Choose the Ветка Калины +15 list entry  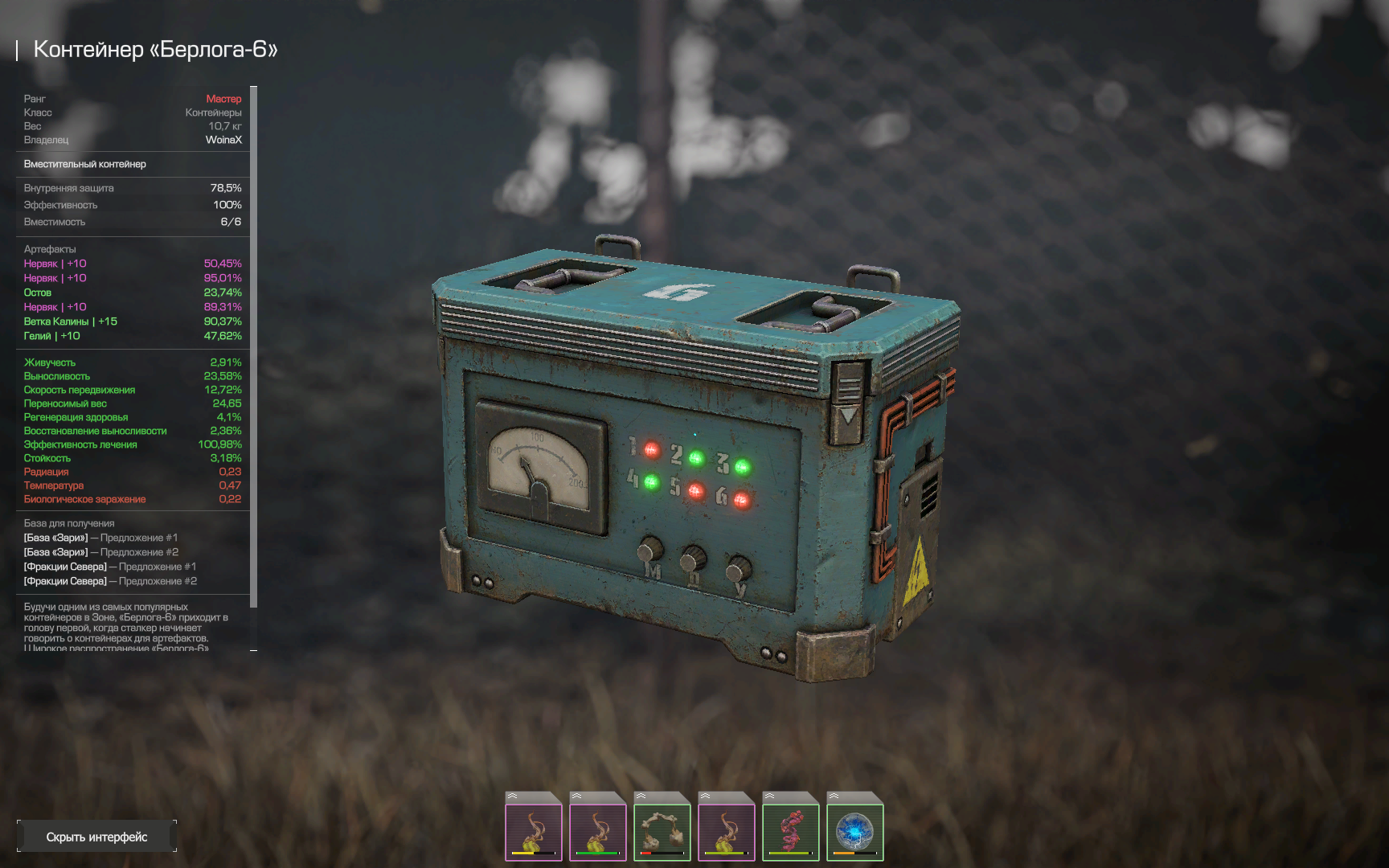pos(133,321)
